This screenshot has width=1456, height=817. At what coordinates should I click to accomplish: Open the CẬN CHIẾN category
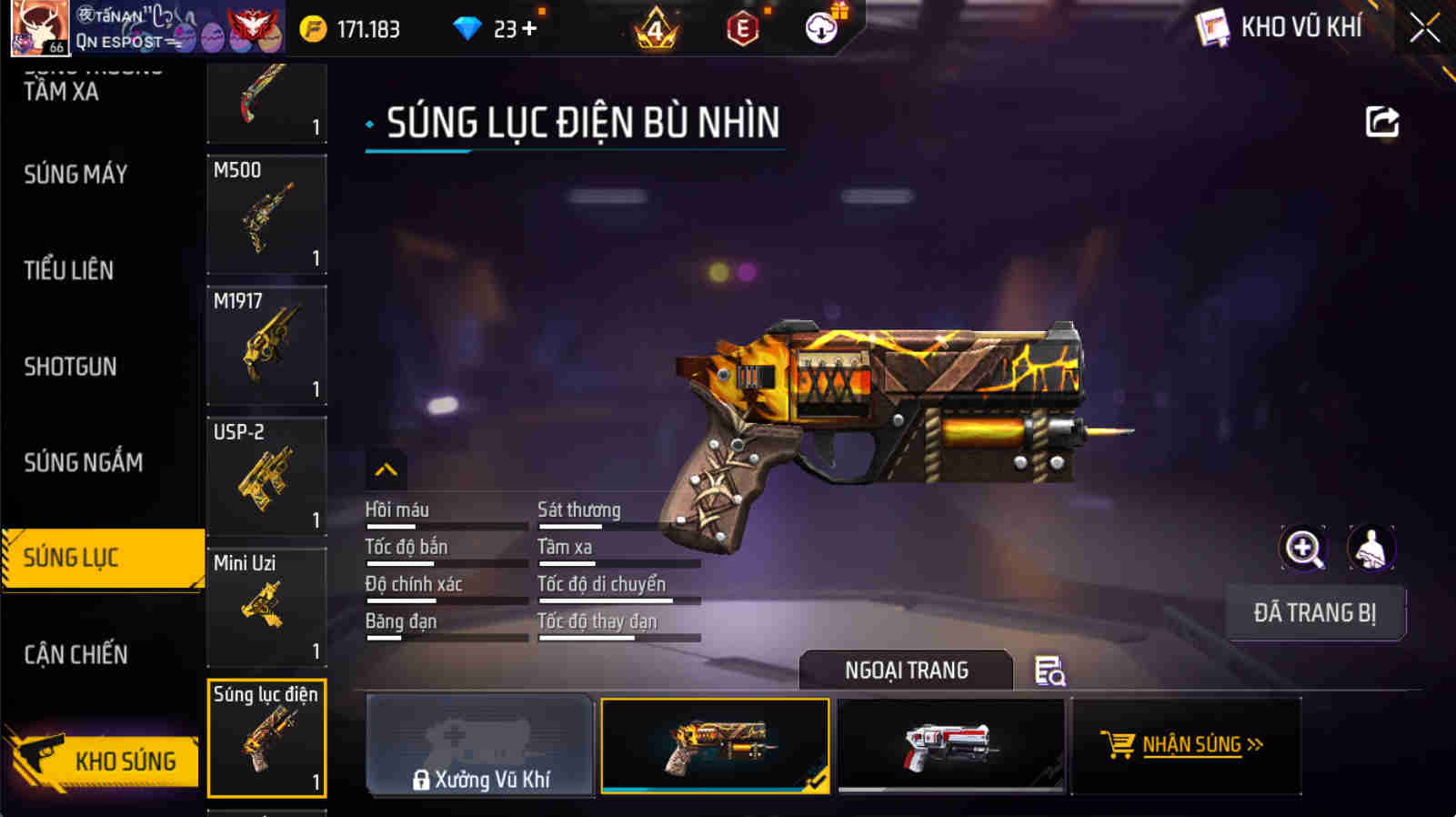click(x=76, y=654)
